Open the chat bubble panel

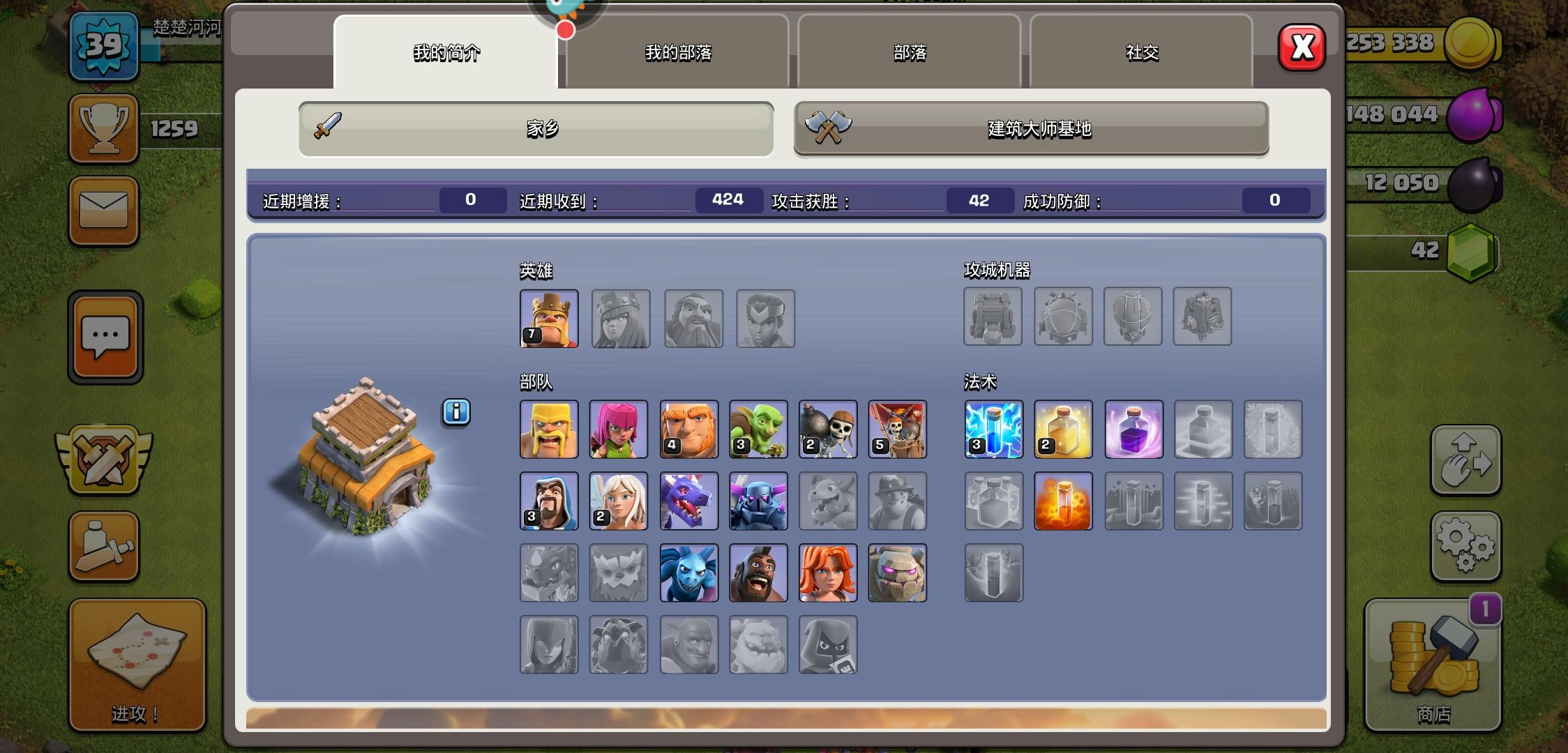pos(105,337)
